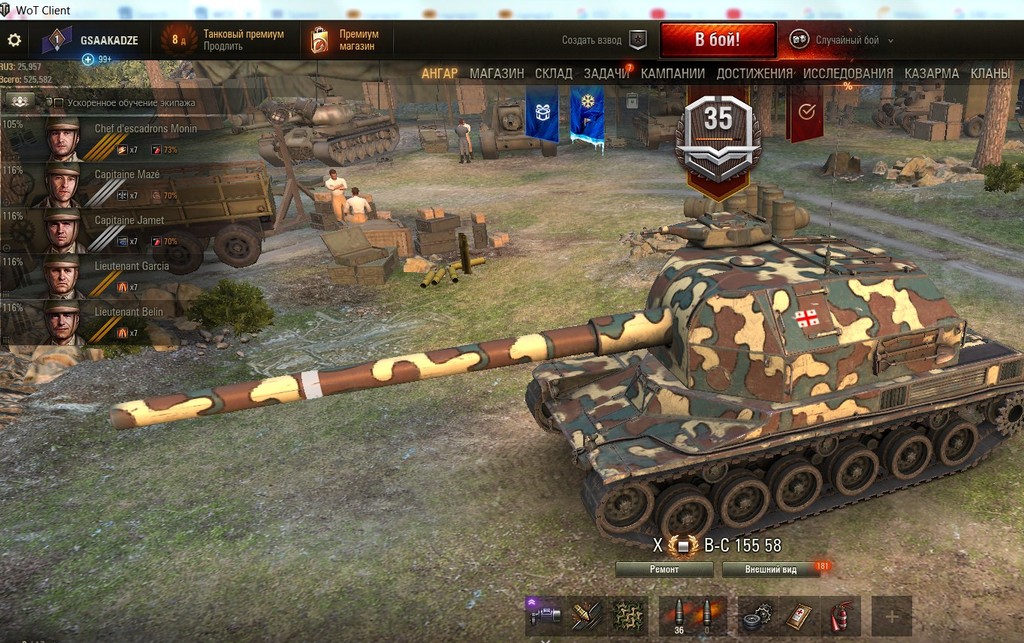Select the fire extinguisher consumable slot
This screenshot has width=1024, height=643.
[x=840, y=616]
